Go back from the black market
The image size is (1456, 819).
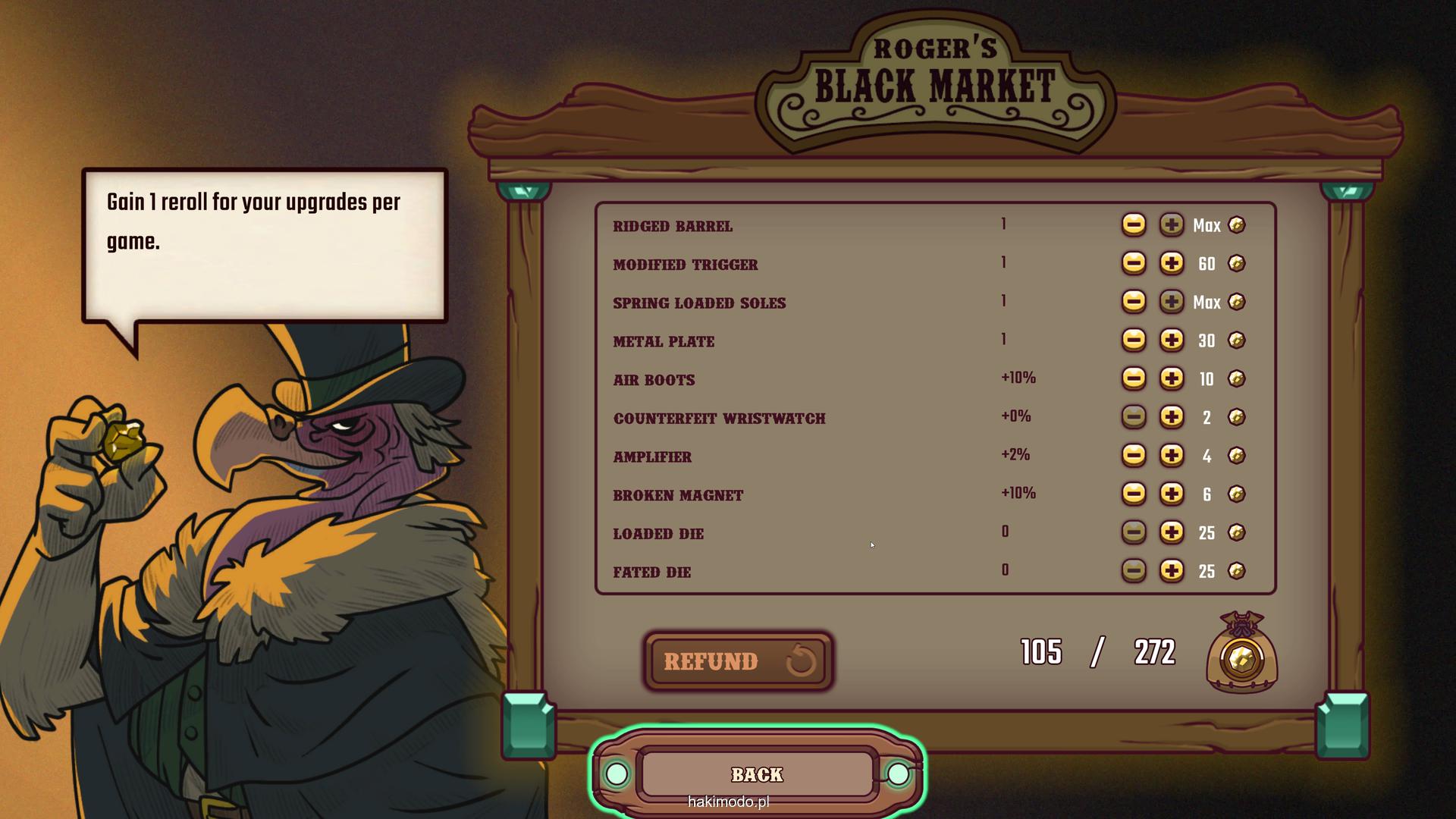pyautogui.click(x=757, y=774)
